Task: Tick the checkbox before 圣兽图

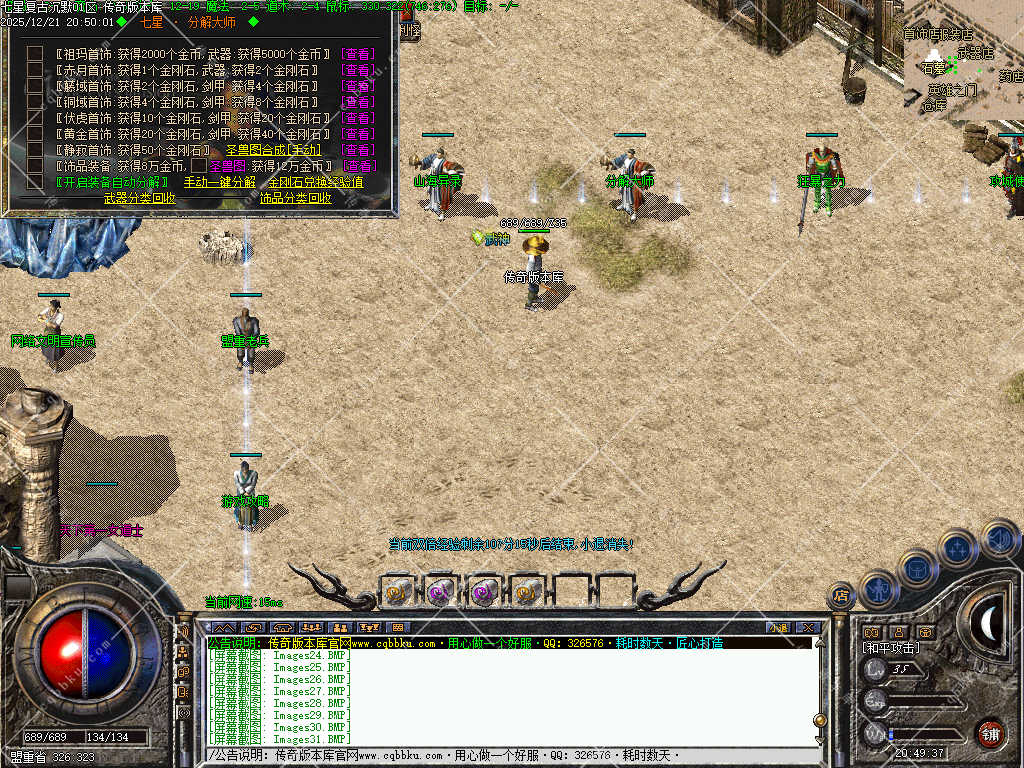Action: pos(199,166)
